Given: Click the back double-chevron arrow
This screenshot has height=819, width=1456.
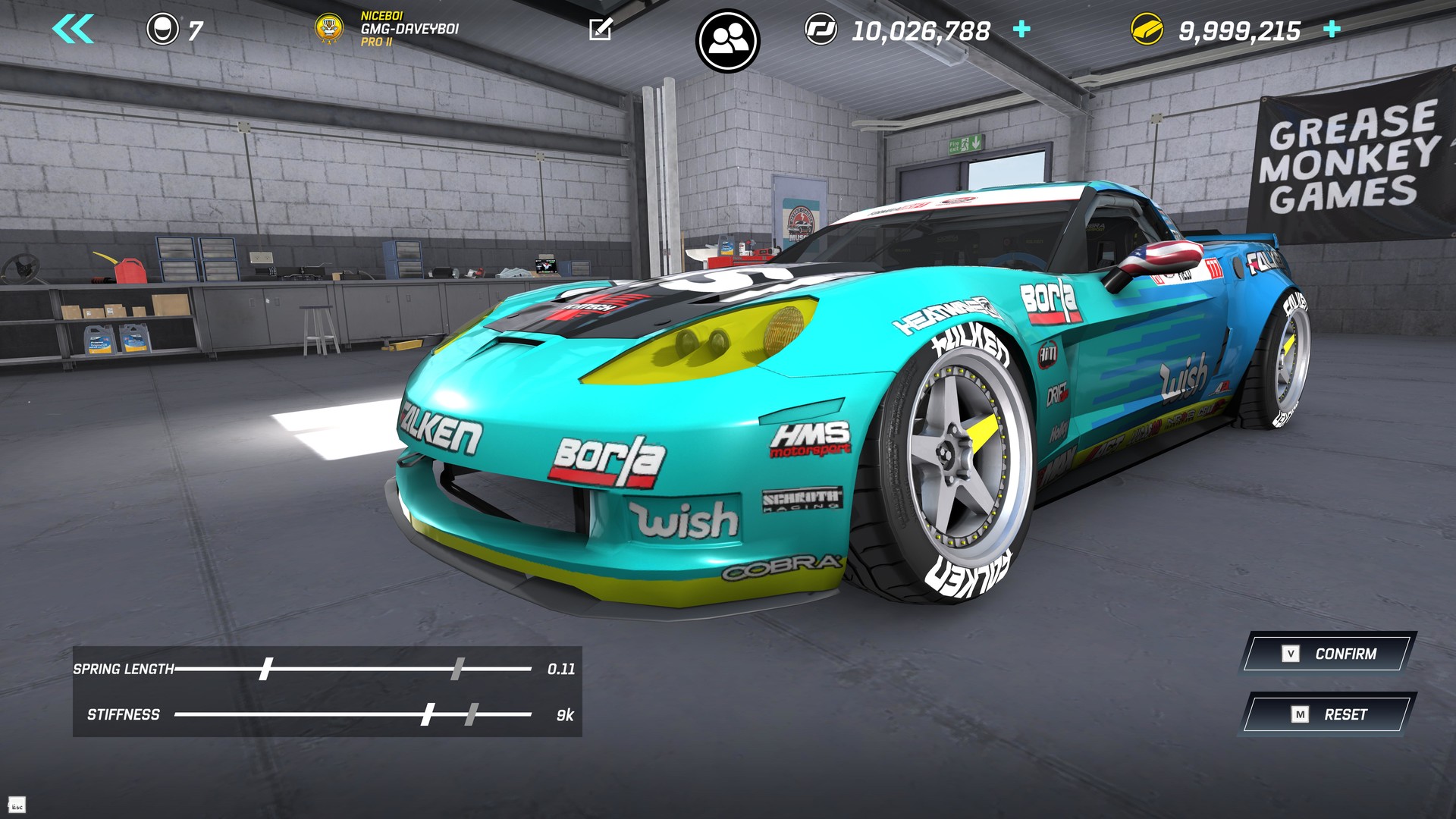Looking at the screenshot, I should 73,27.
